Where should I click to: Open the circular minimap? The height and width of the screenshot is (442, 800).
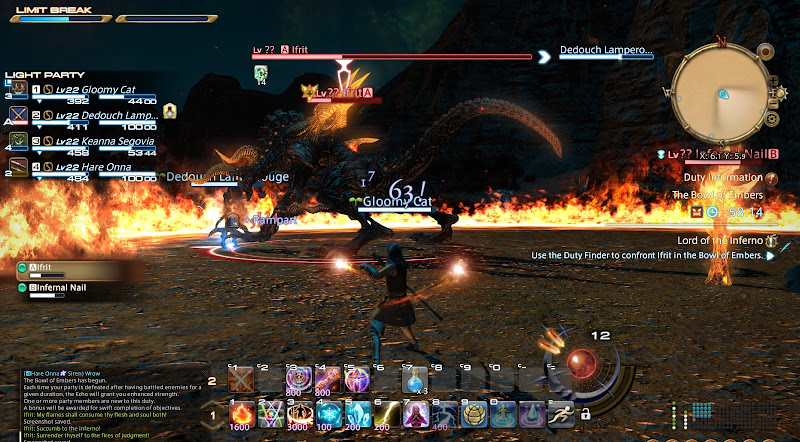coord(719,93)
